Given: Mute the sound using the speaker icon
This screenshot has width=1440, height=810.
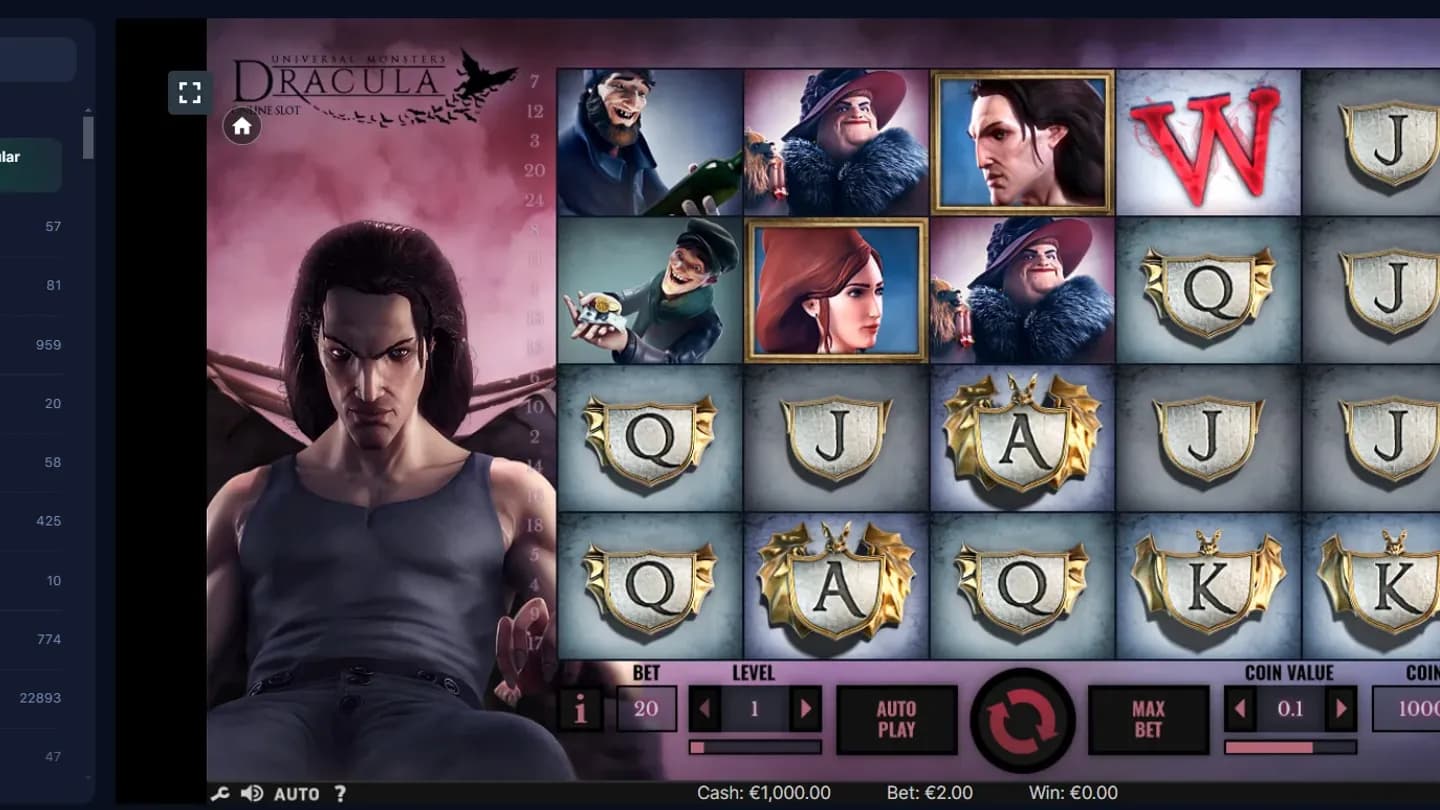Looking at the screenshot, I should point(251,793).
